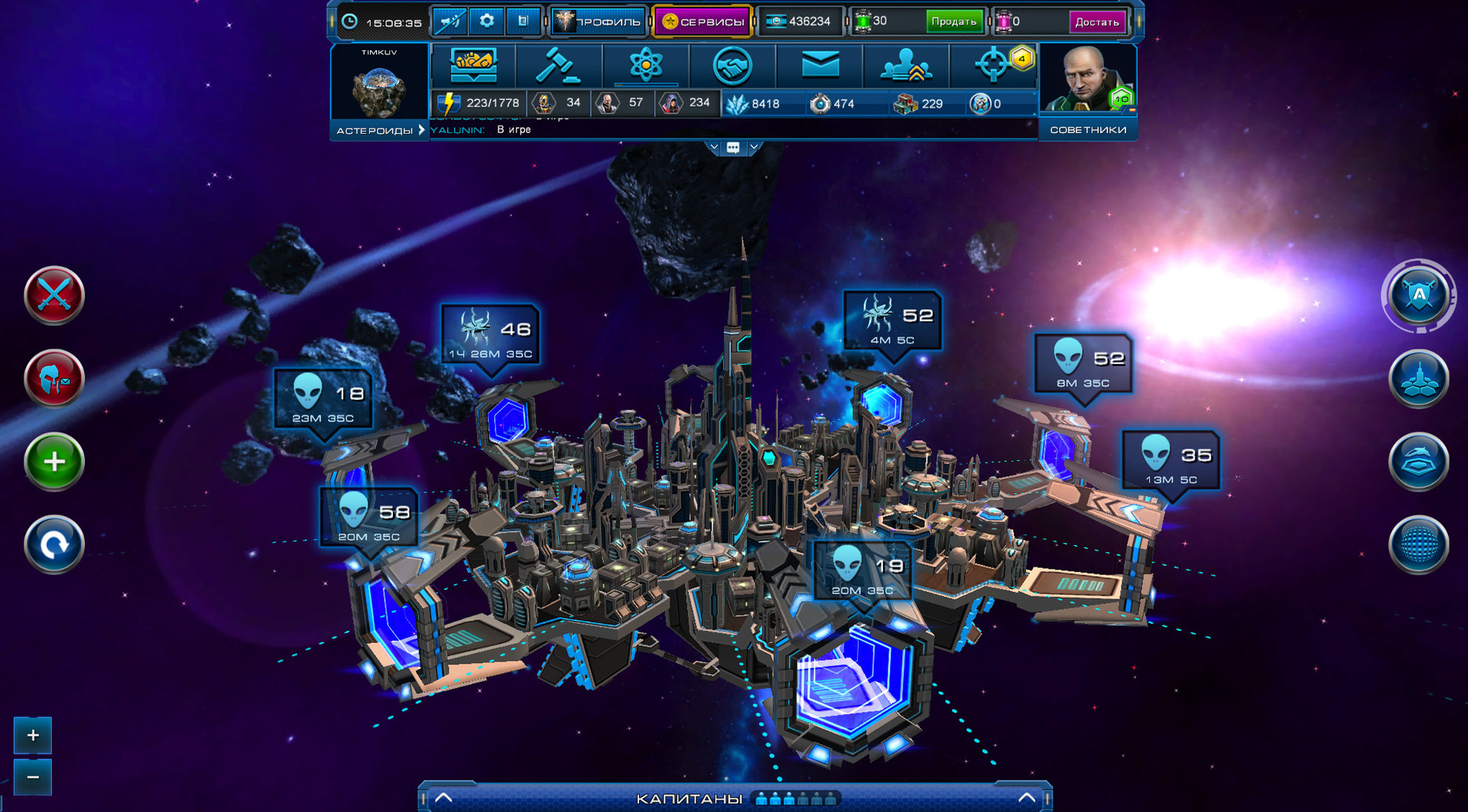Open the envelope mail menu
Image resolution: width=1468 pixels, height=812 pixels.
[x=820, y=66]
